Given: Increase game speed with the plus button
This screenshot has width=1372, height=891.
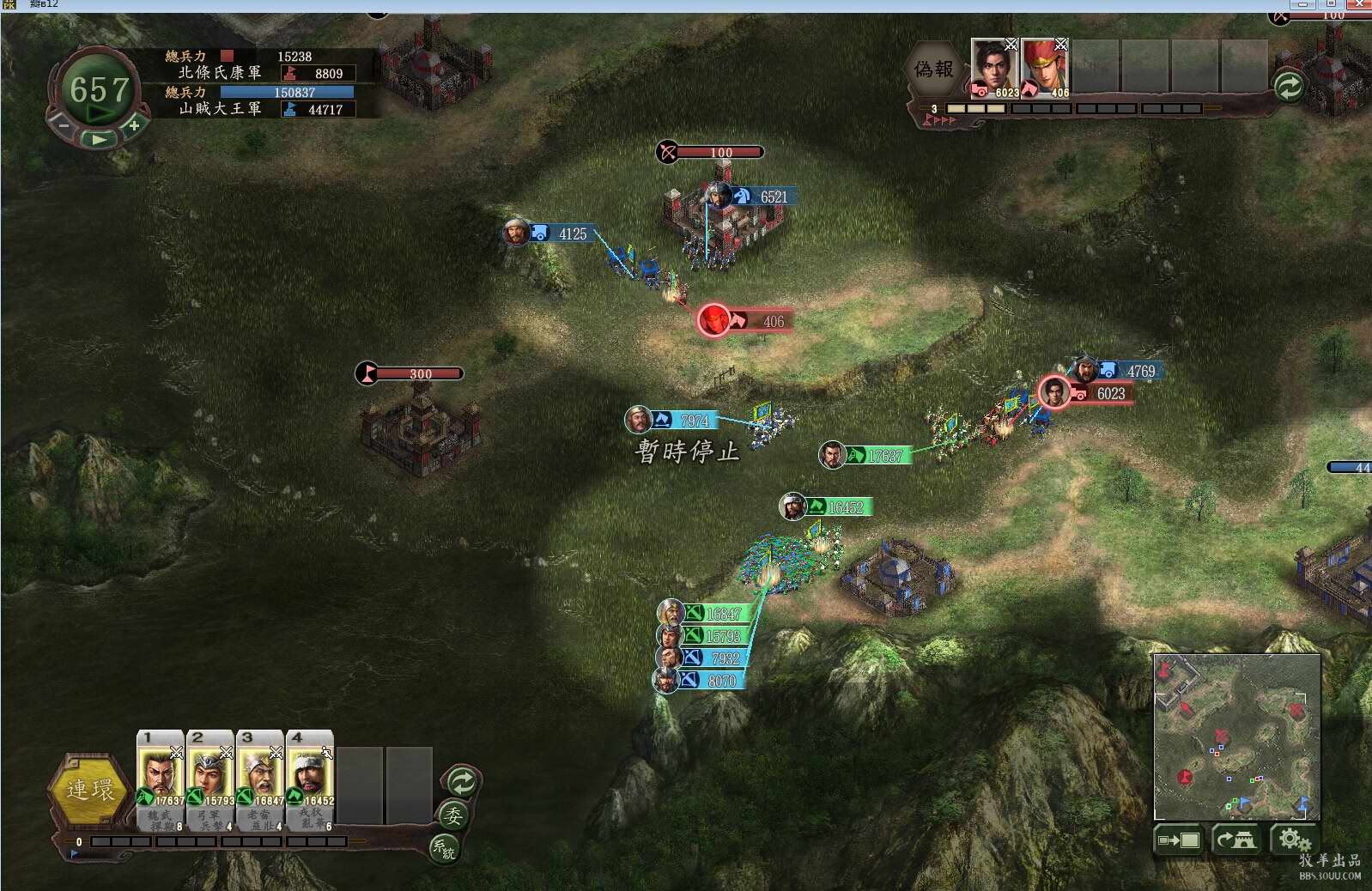Looking at the screenshot, I should (x=134, y=125).
